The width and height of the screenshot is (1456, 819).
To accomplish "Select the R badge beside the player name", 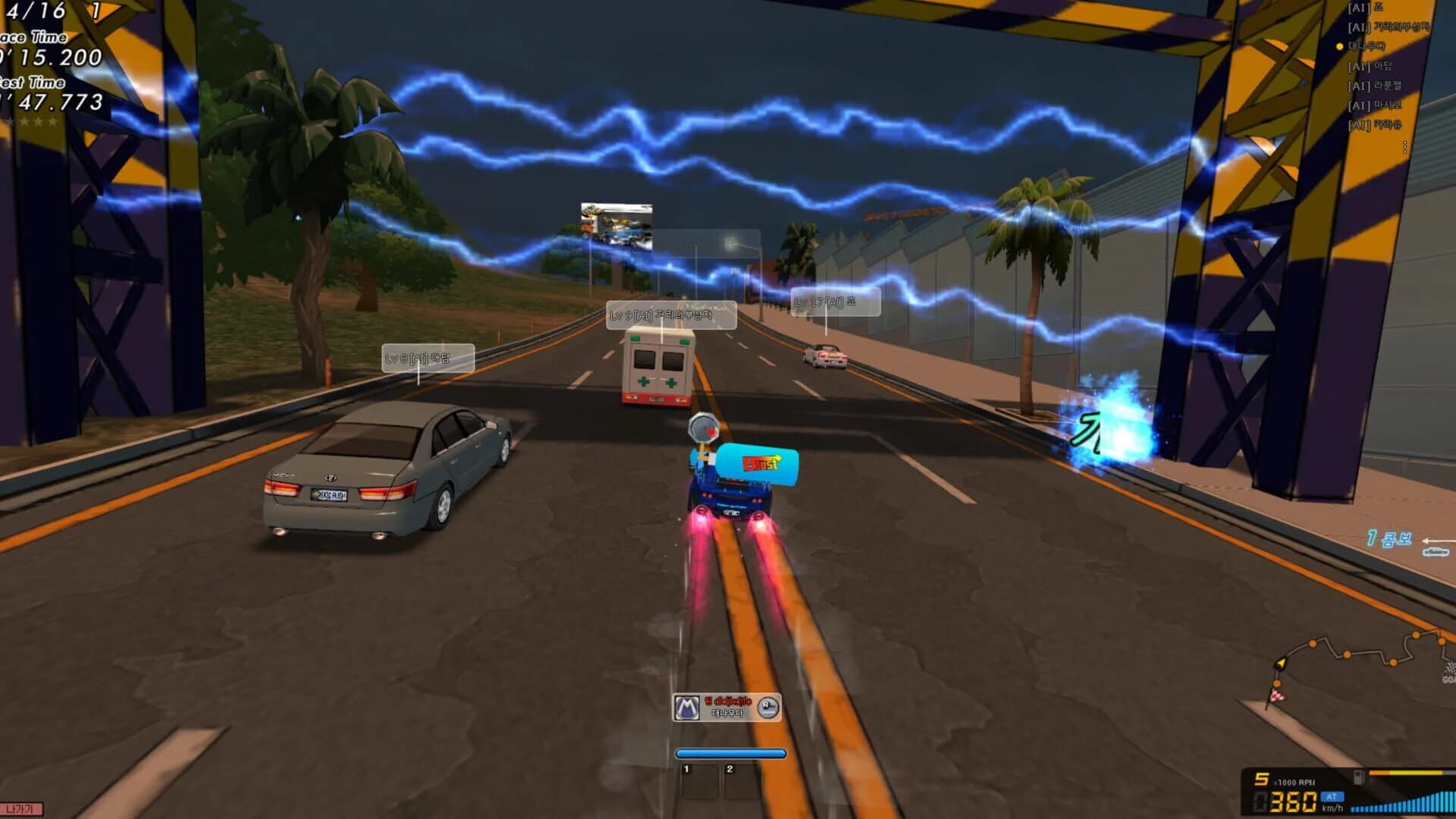I will (767, 706).
